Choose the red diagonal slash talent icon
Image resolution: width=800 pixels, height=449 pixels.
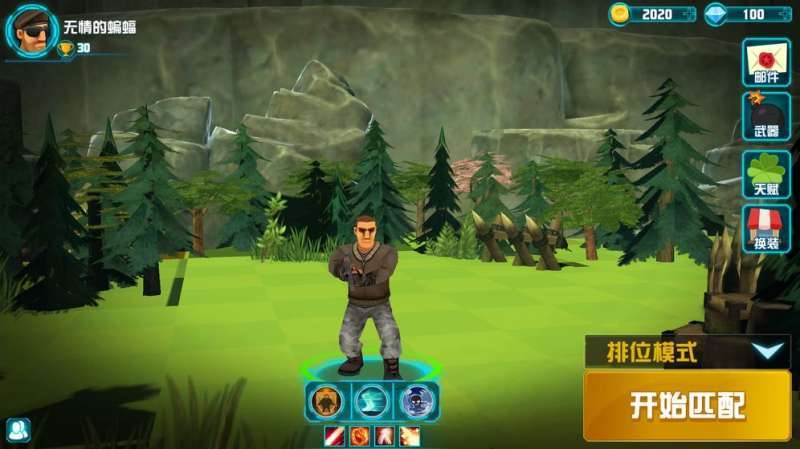pyautogui.click(x=333, y=436)
